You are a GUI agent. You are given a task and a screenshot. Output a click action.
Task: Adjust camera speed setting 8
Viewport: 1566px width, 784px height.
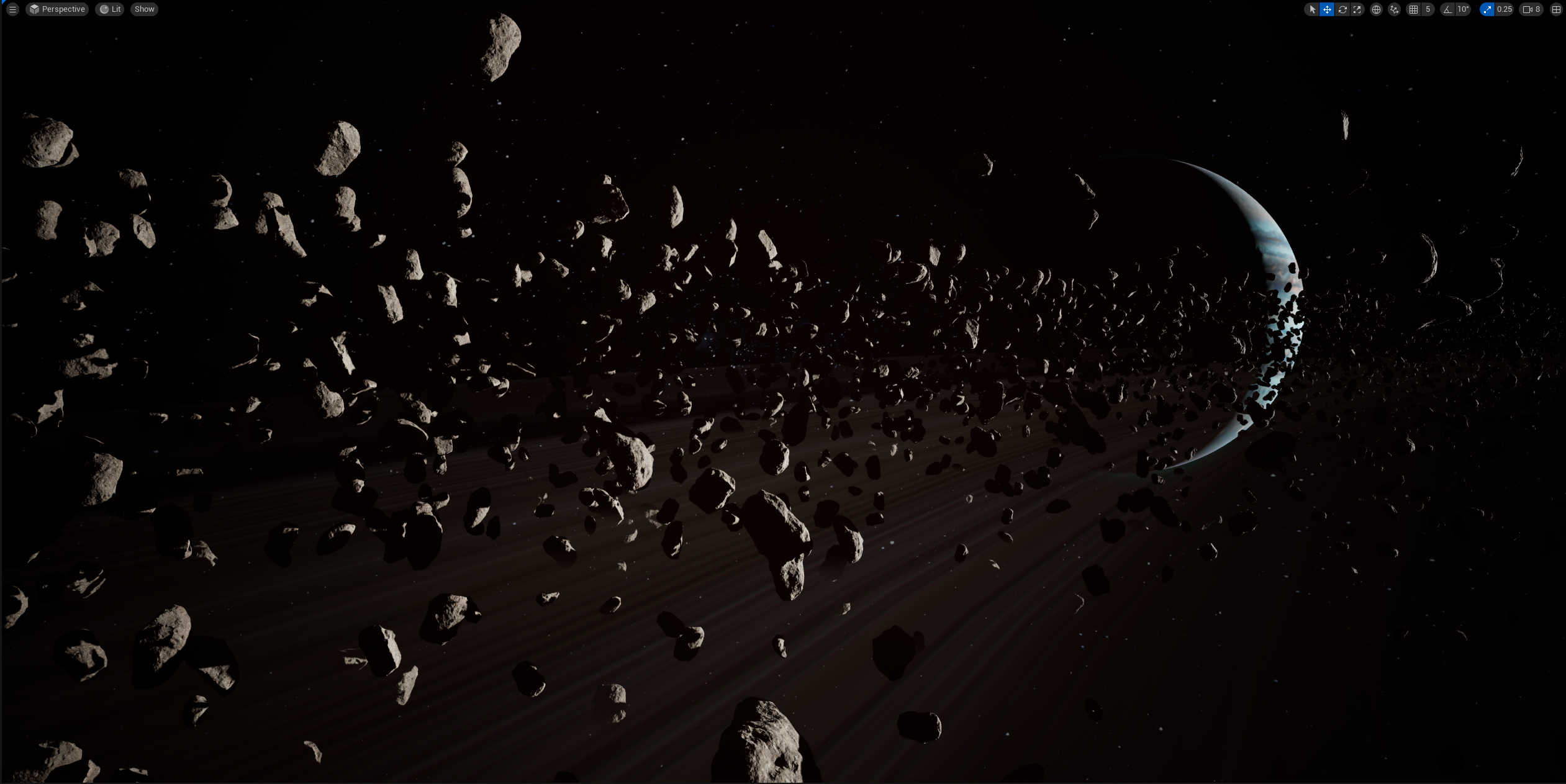pyautogui.click(x=1531, y=9)
